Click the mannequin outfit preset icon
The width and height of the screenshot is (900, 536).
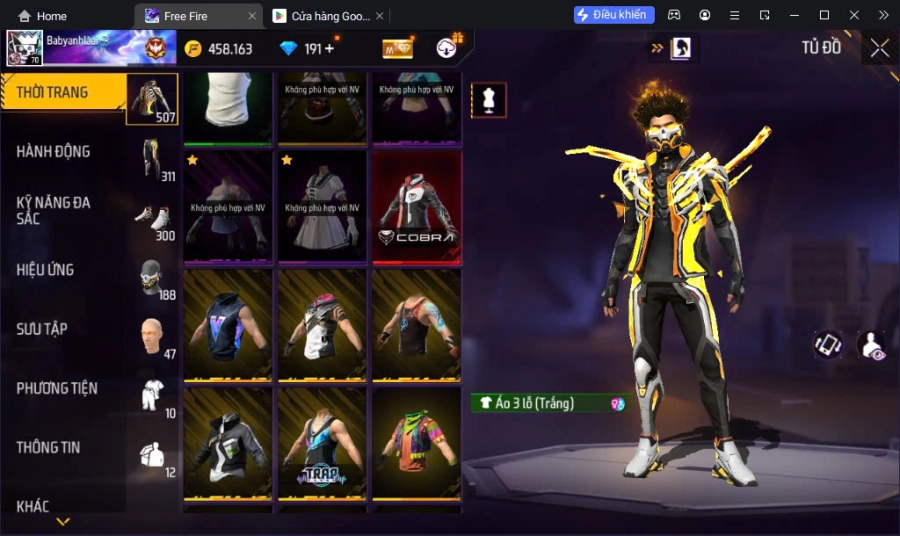pos(489,100)
